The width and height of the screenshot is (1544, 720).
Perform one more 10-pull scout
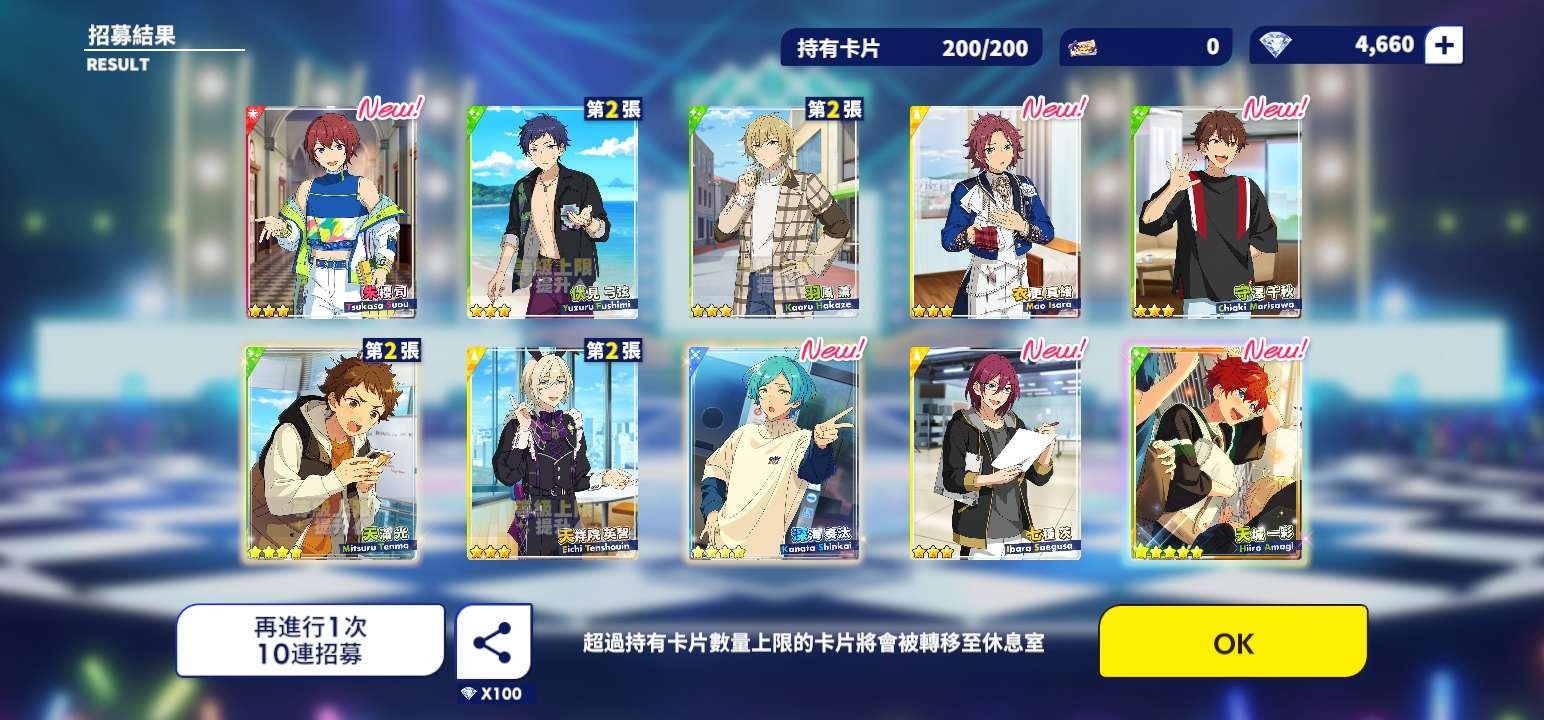coord(310,641)
